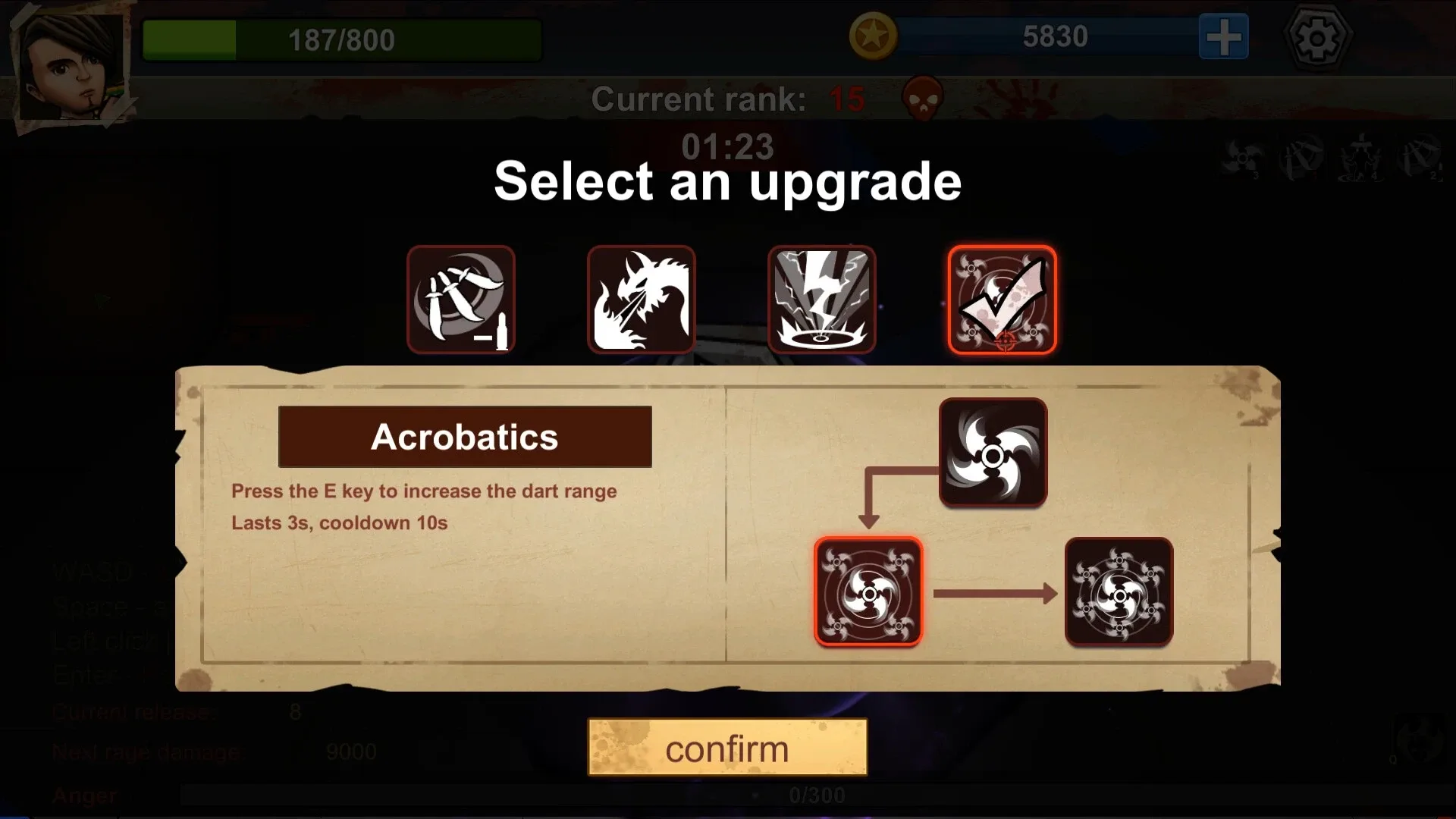Click the skull icon beside current rank
The width and height of the screenshot is (1456, 819).
pos(920,100)
